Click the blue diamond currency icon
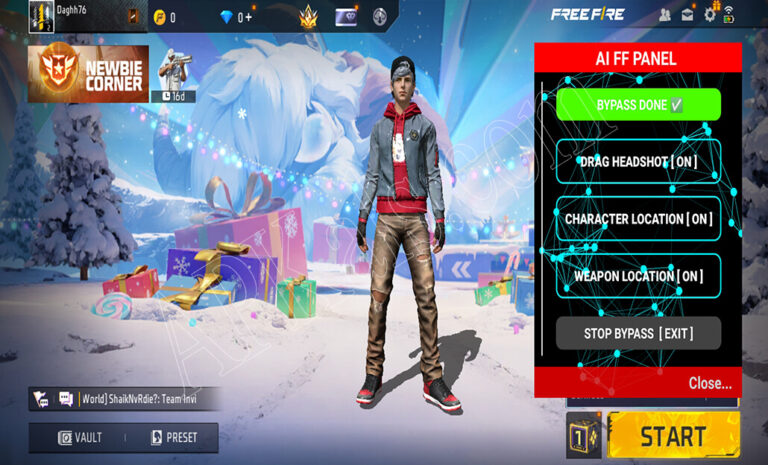The height and width of the screenshot is (465, 768). (224, 17)
